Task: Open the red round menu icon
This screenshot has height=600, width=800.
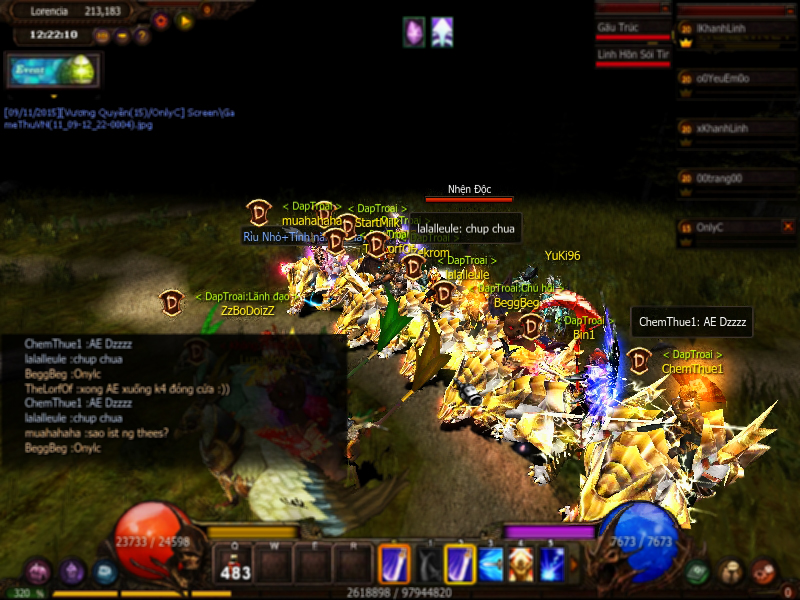Action: tap(764, 572)
